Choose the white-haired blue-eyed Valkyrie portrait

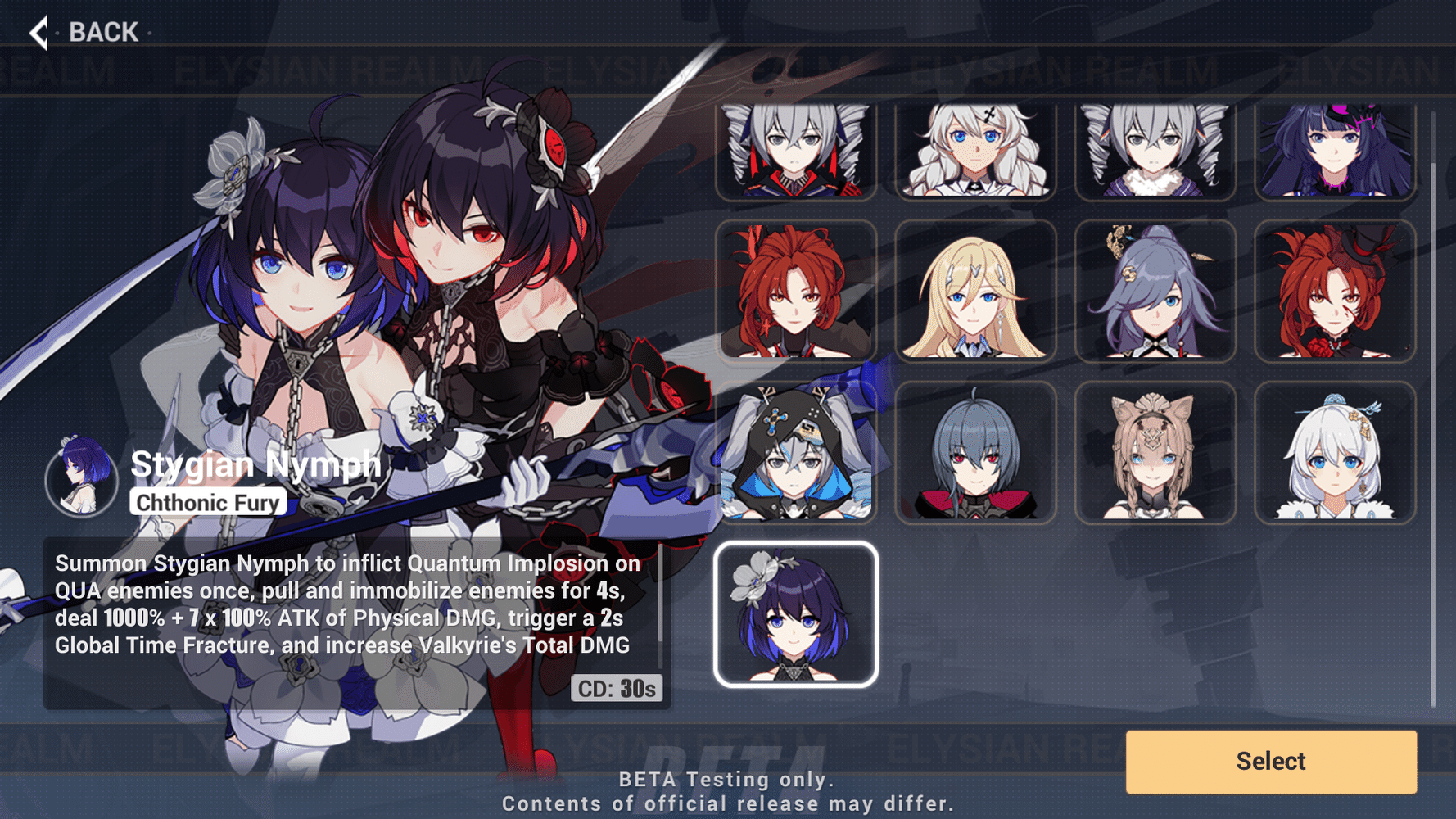[x=1333, y=452]
